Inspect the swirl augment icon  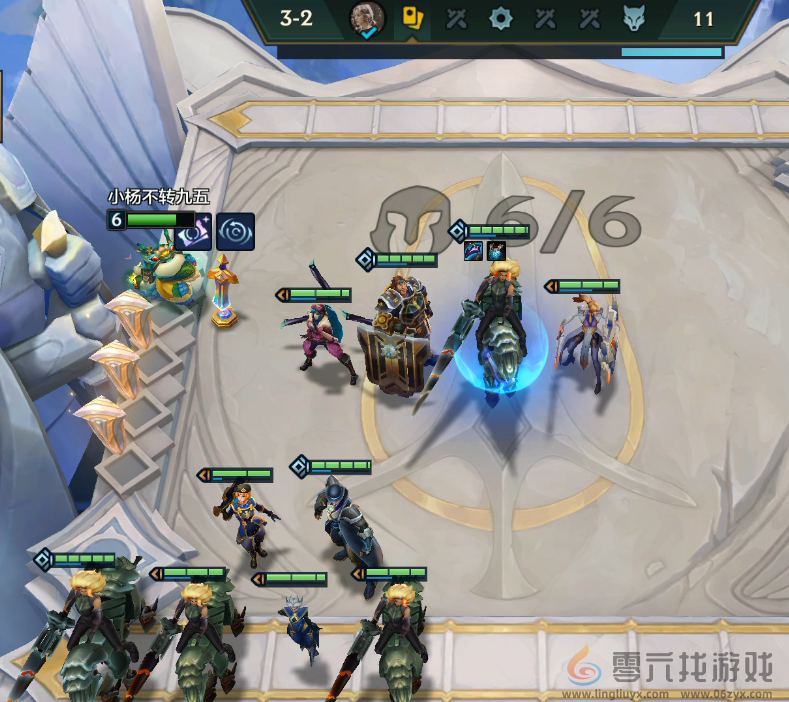(235, 232)
